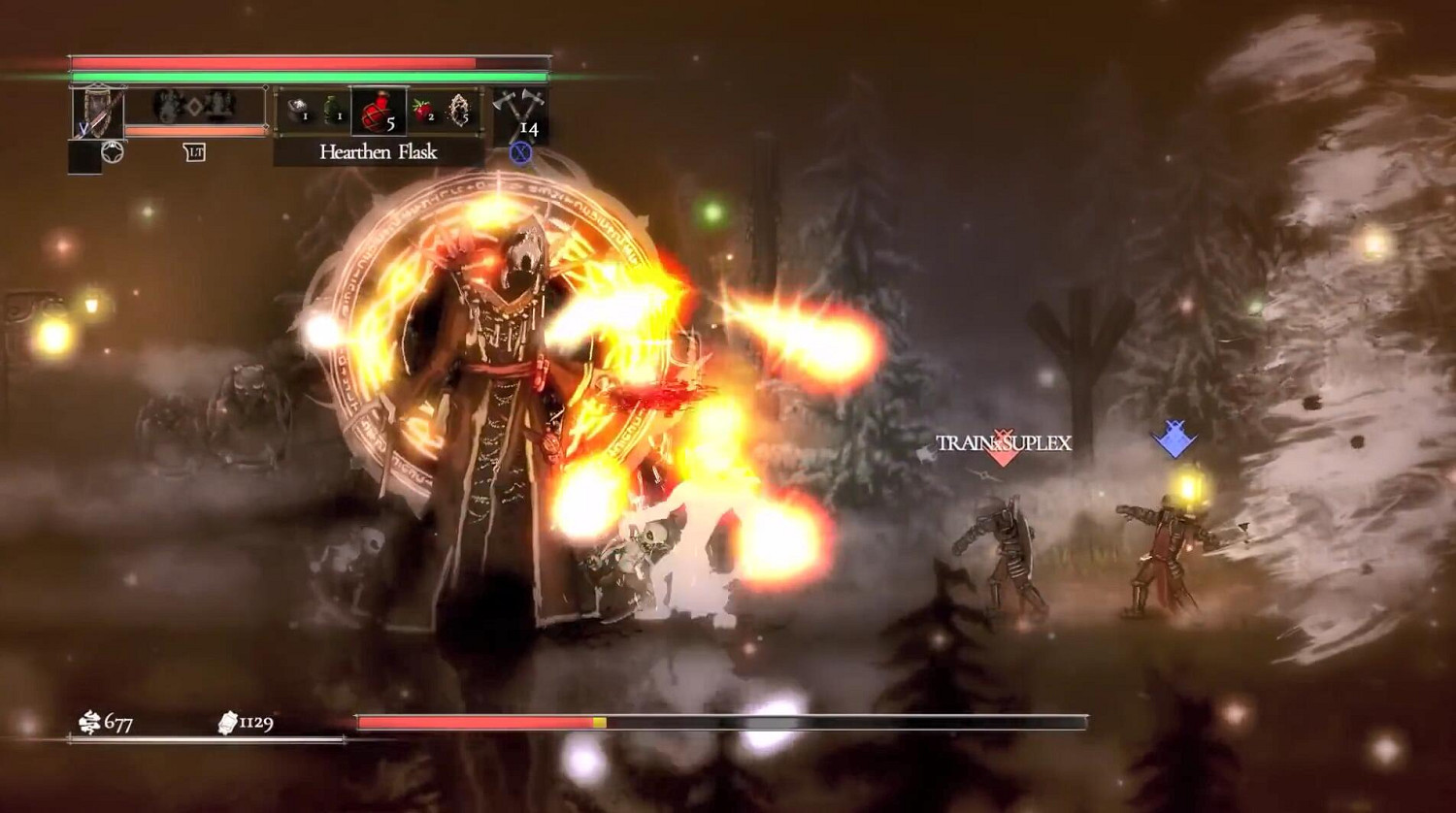The height and width of the screenshot is (813, 1456).
Task: Click the gold pouch icon near 1129
Action: click(227, 723)
